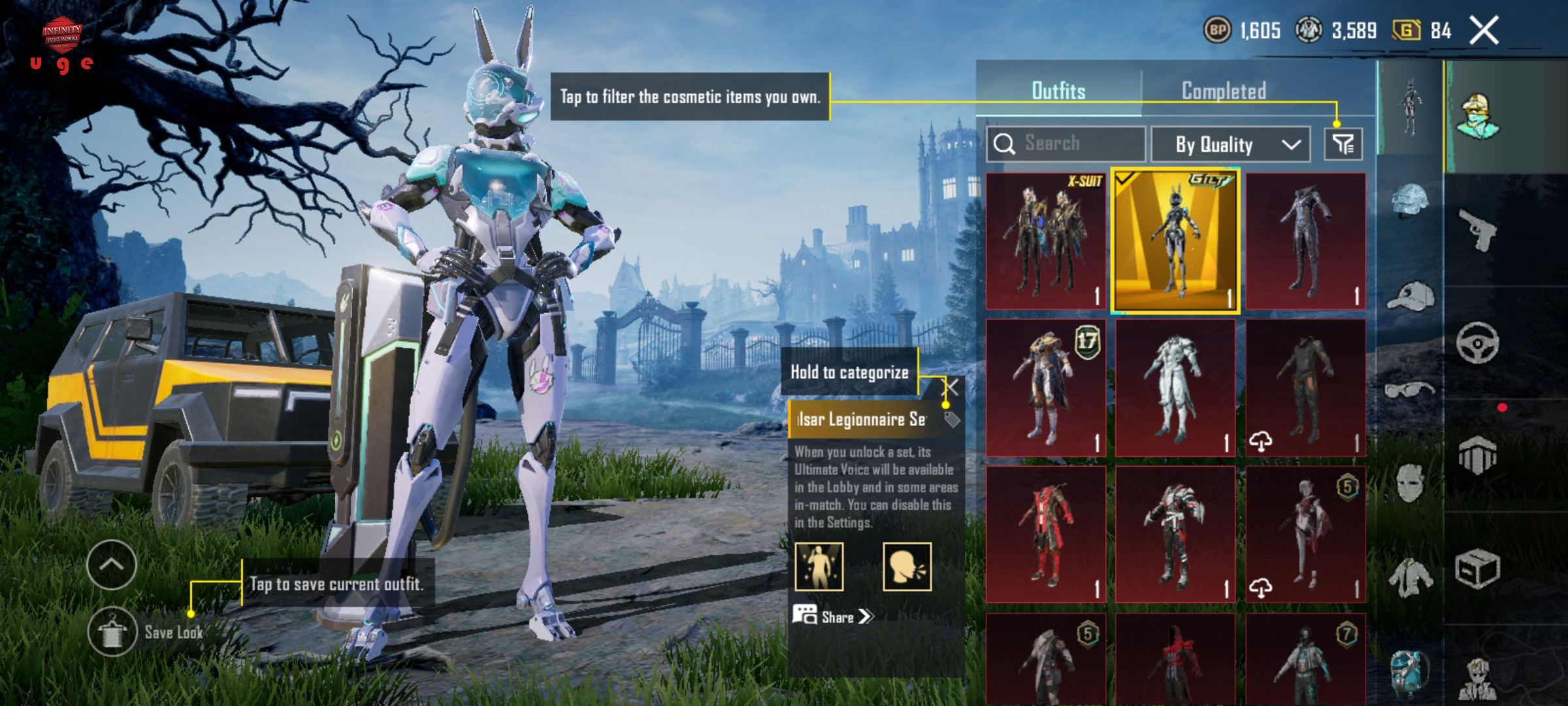Select the X-SUIT outfit tile
The height and width of the screenshot is (706, 1568).
[x=1045, y=241]
